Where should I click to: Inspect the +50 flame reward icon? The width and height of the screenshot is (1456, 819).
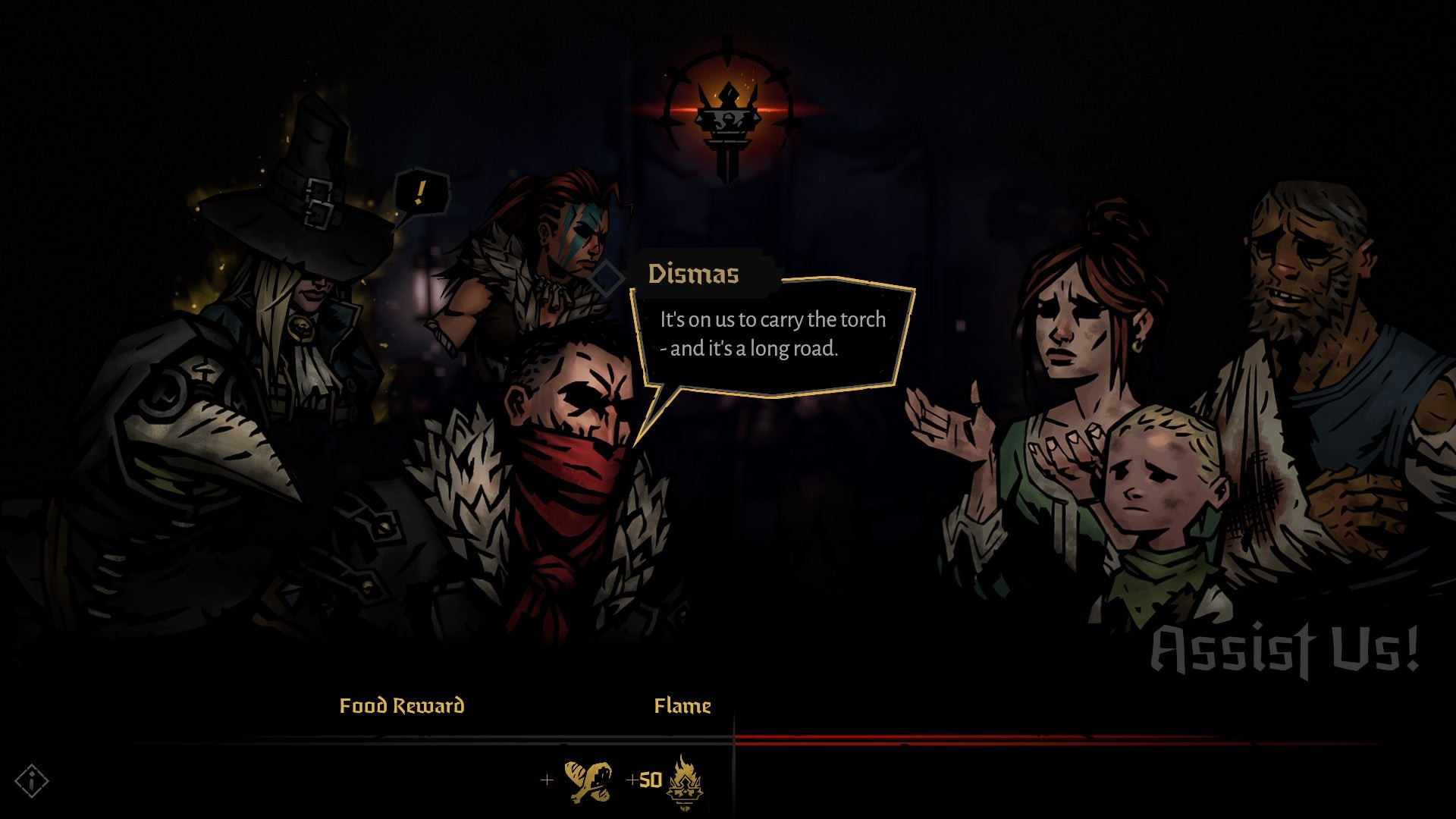click(684, 781)
